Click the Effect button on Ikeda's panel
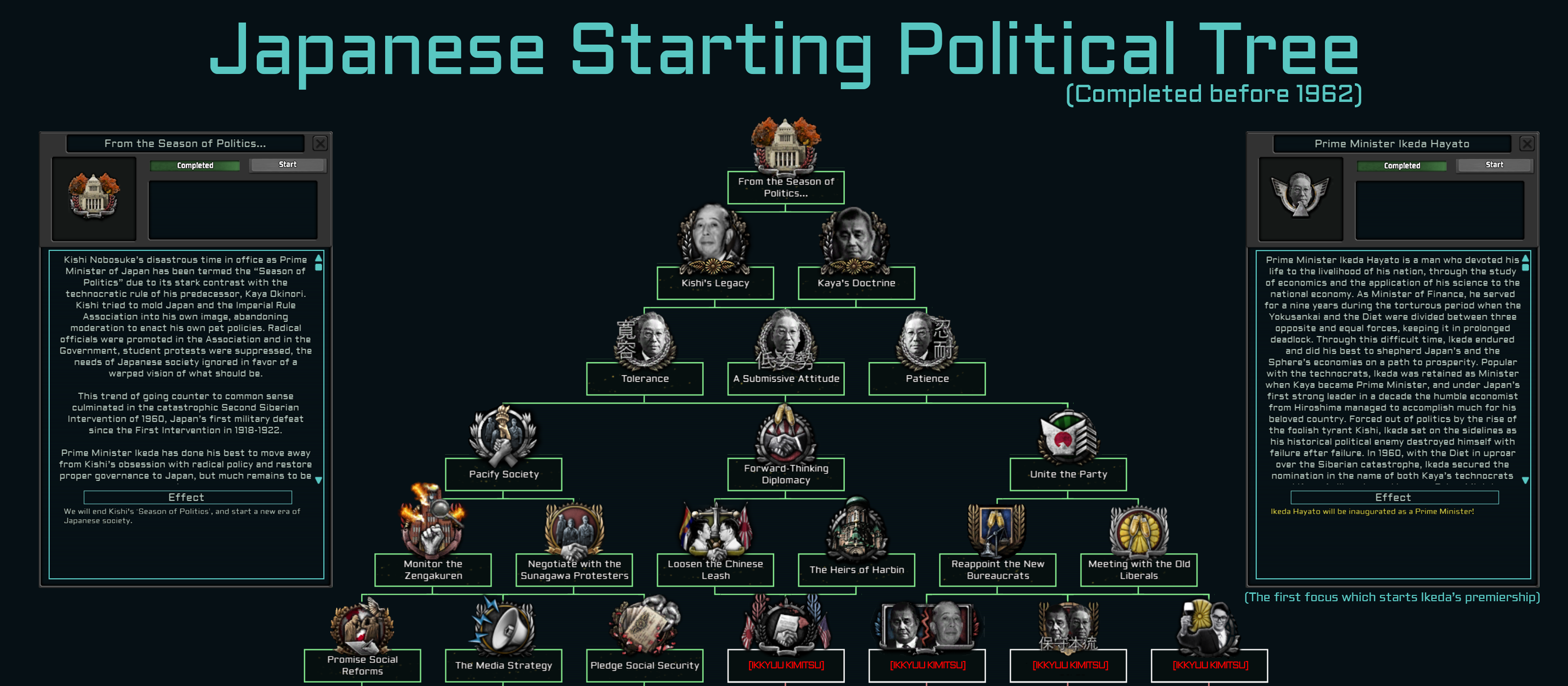The height and width of the screenshot is (686, 1568). [x=1393, y=497]
